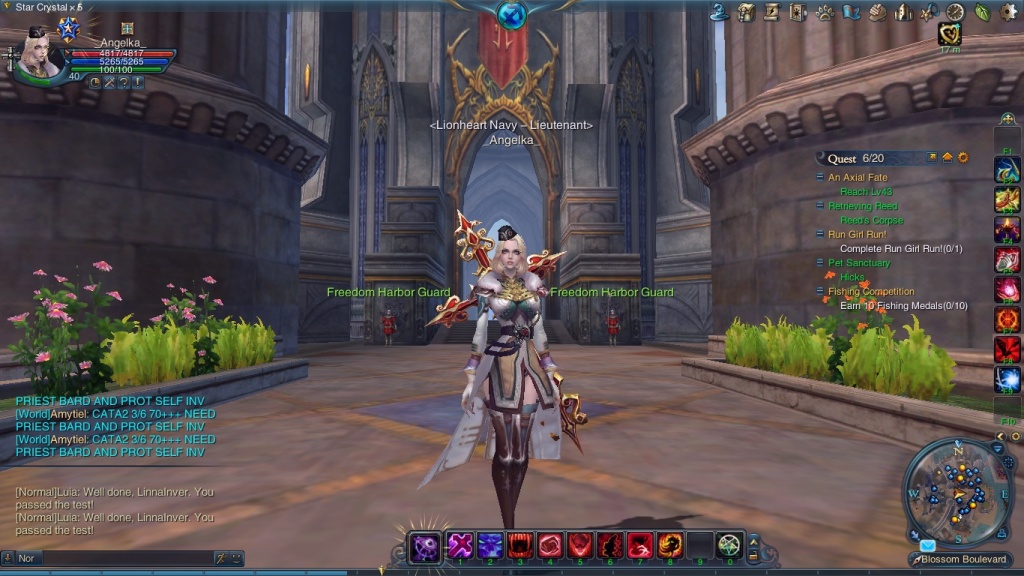
Task: Click the Hicks quest target link
Action: (853, 277)
